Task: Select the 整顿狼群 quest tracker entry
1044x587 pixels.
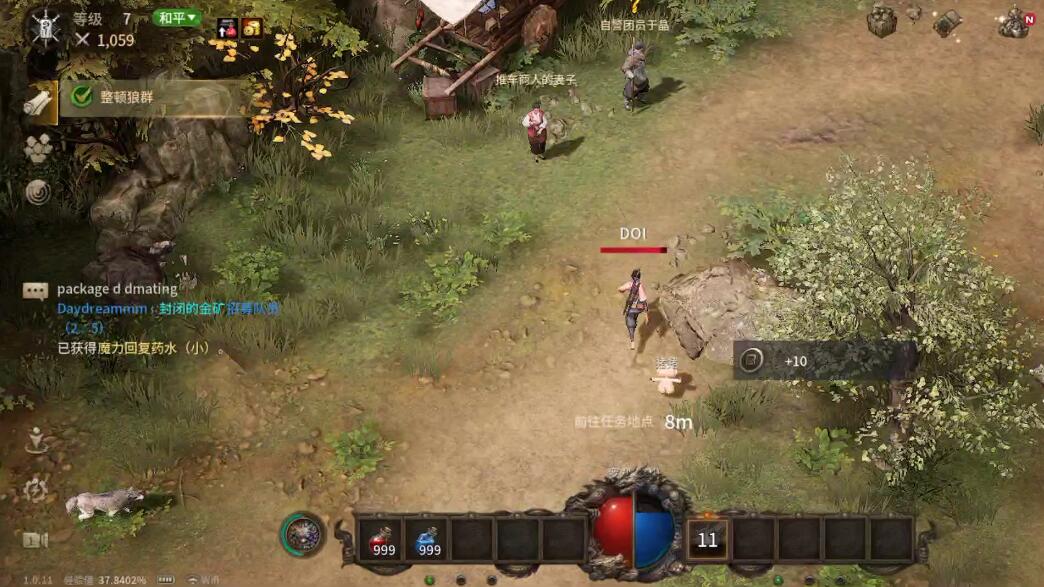Action: coord(150,98)
